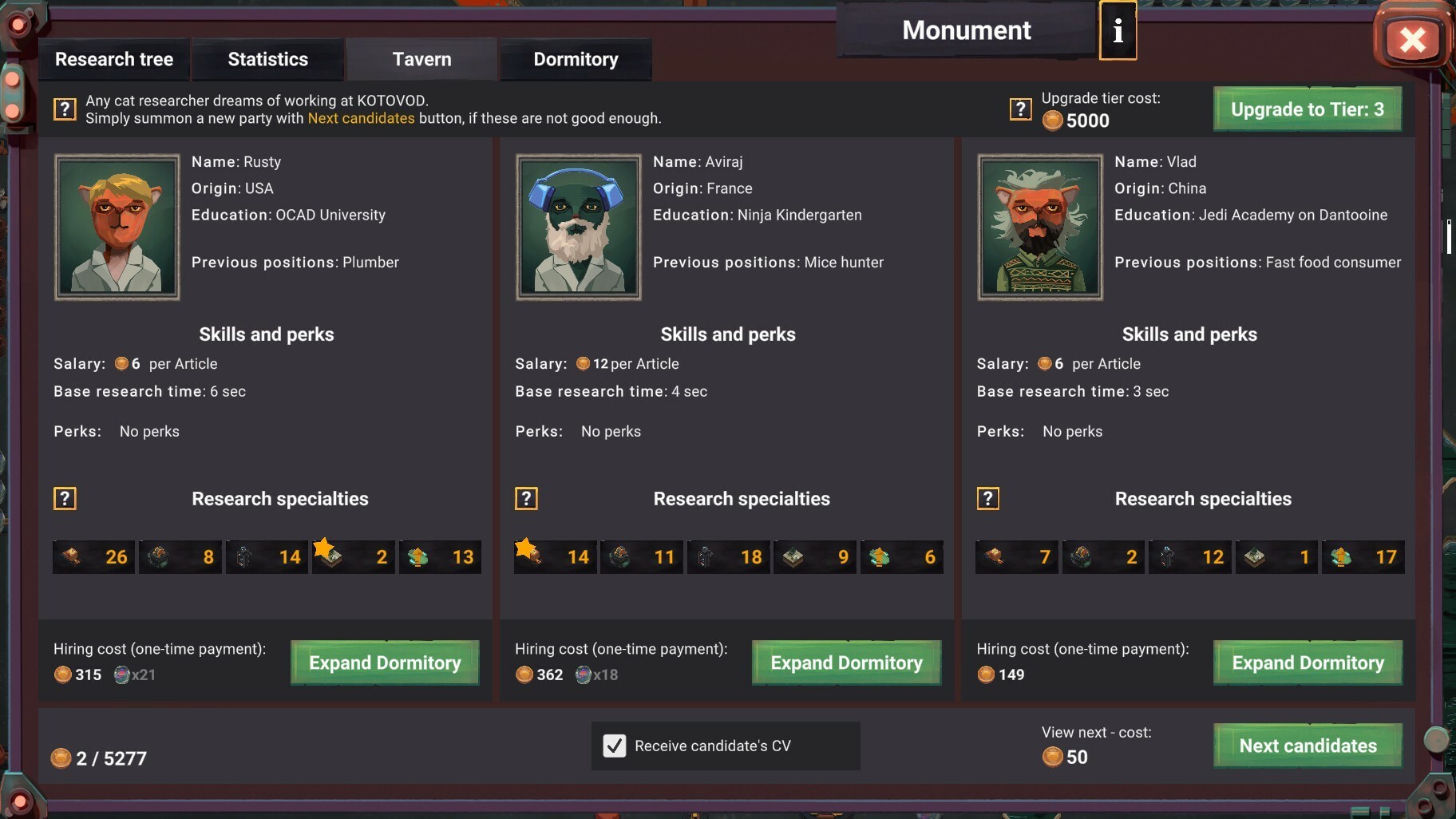Click the Next candidates button

click(1307, 745)
